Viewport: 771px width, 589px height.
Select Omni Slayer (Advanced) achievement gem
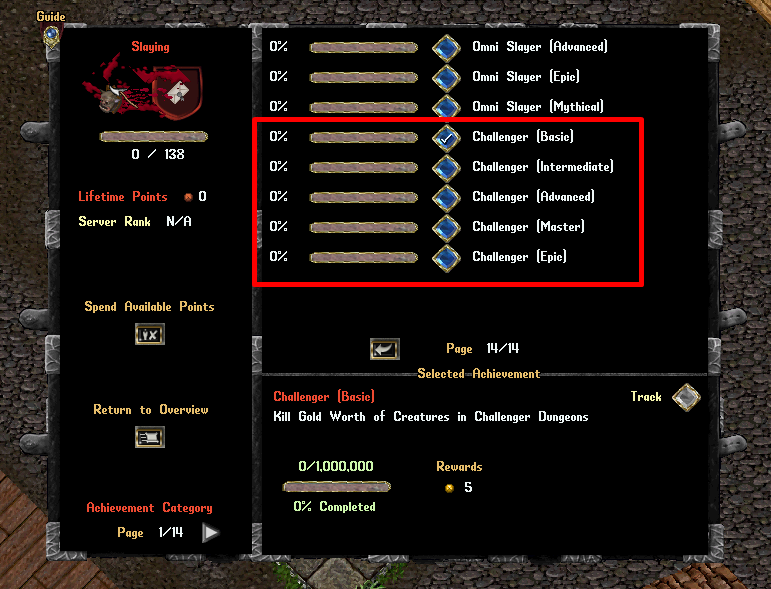click(446, 47)
